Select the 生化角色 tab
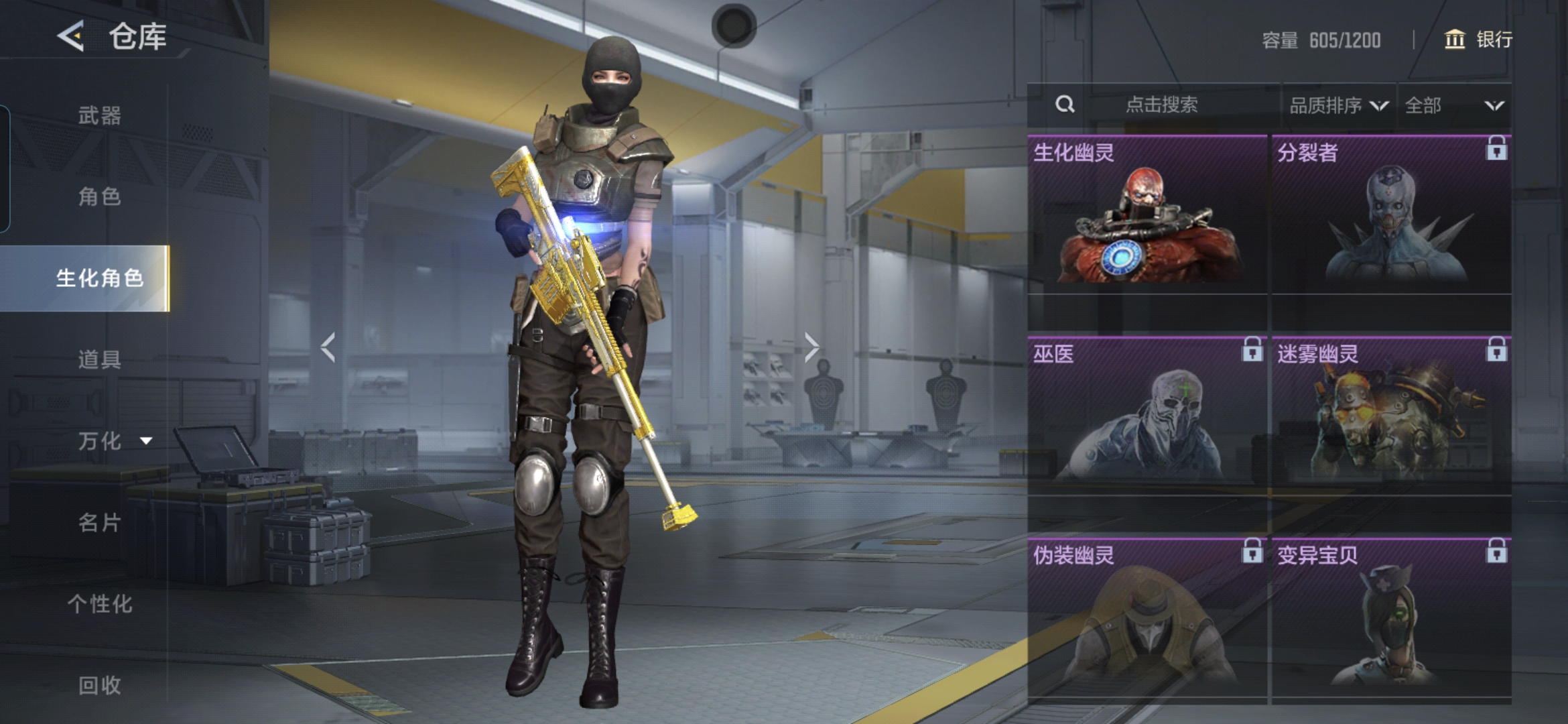 point(99,278)
